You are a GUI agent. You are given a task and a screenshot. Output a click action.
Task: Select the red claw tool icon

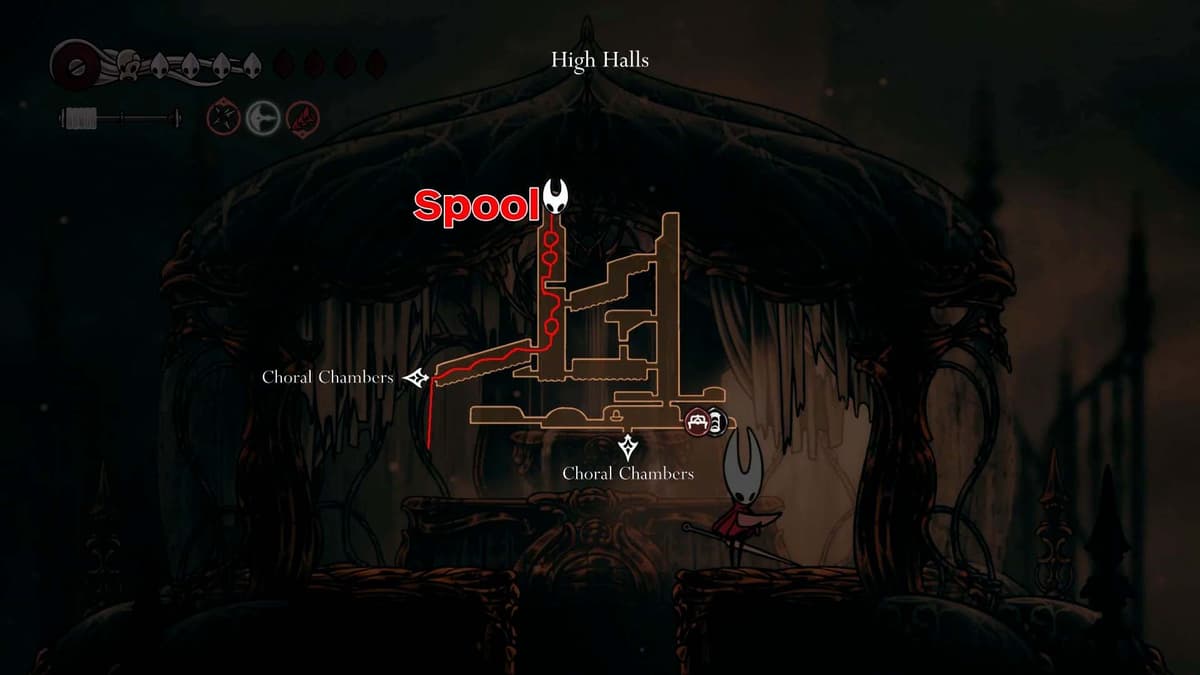pyautogui.click(x=301, y=119)
